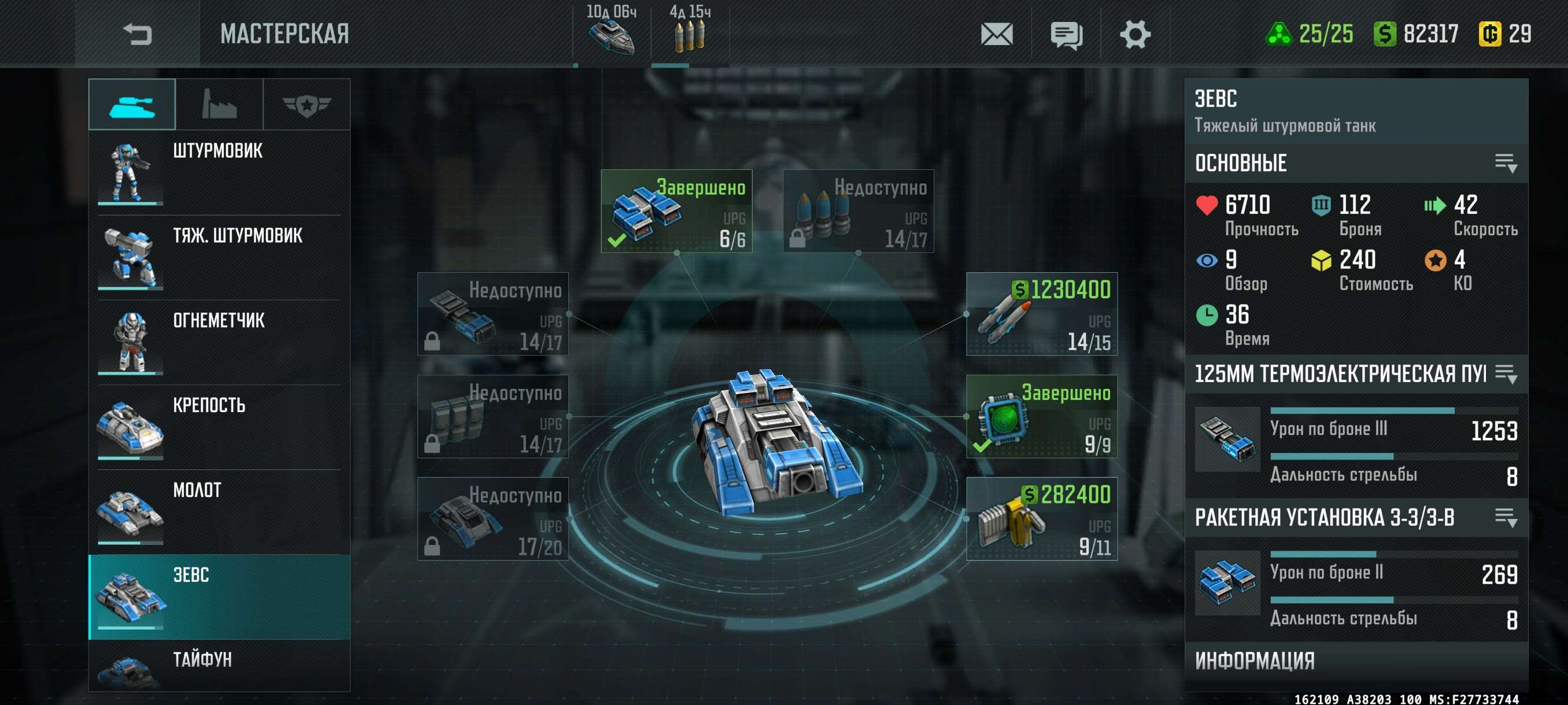This screenshot has height=705, width=1568.
Task: Switch to the tank units tab
Action: click(132, 105)
